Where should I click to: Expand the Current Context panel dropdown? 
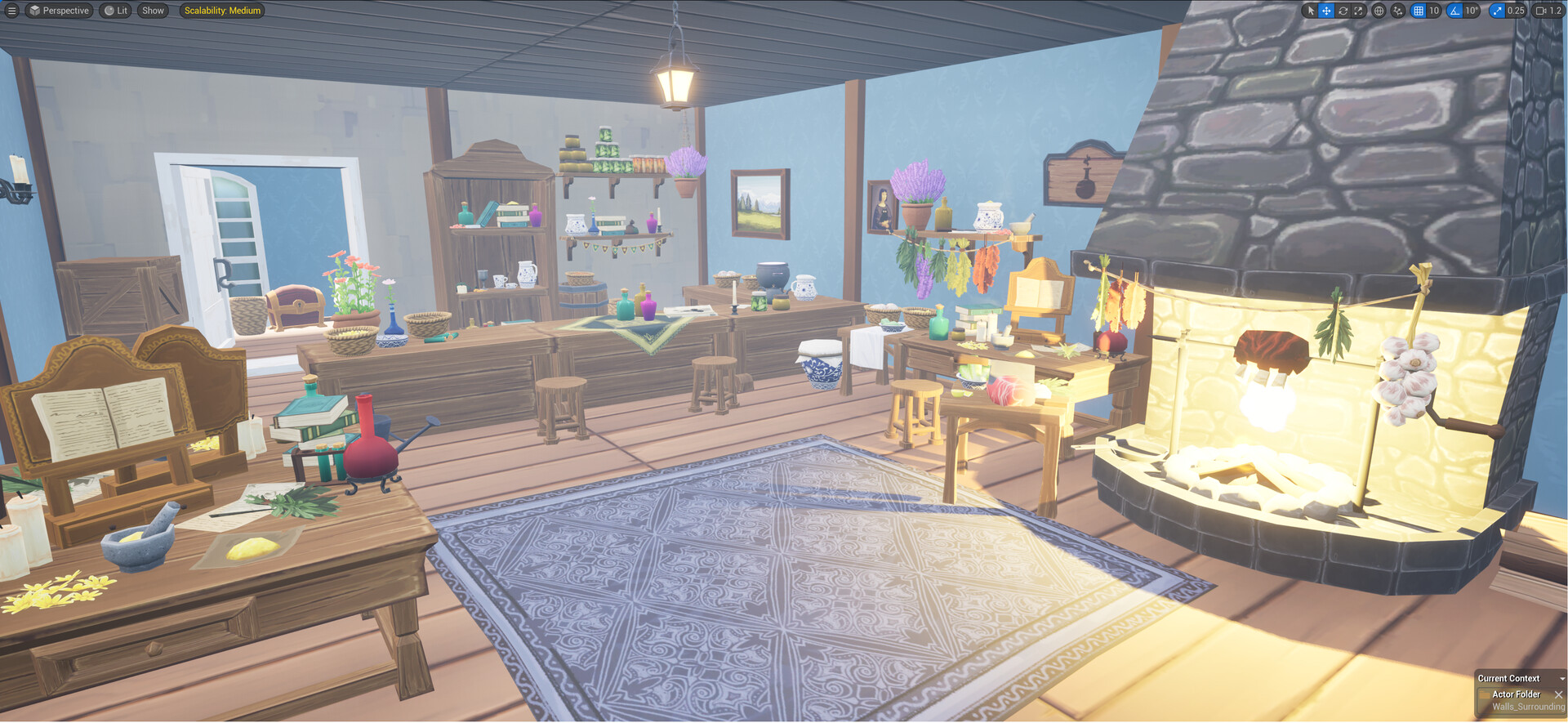1562,679
